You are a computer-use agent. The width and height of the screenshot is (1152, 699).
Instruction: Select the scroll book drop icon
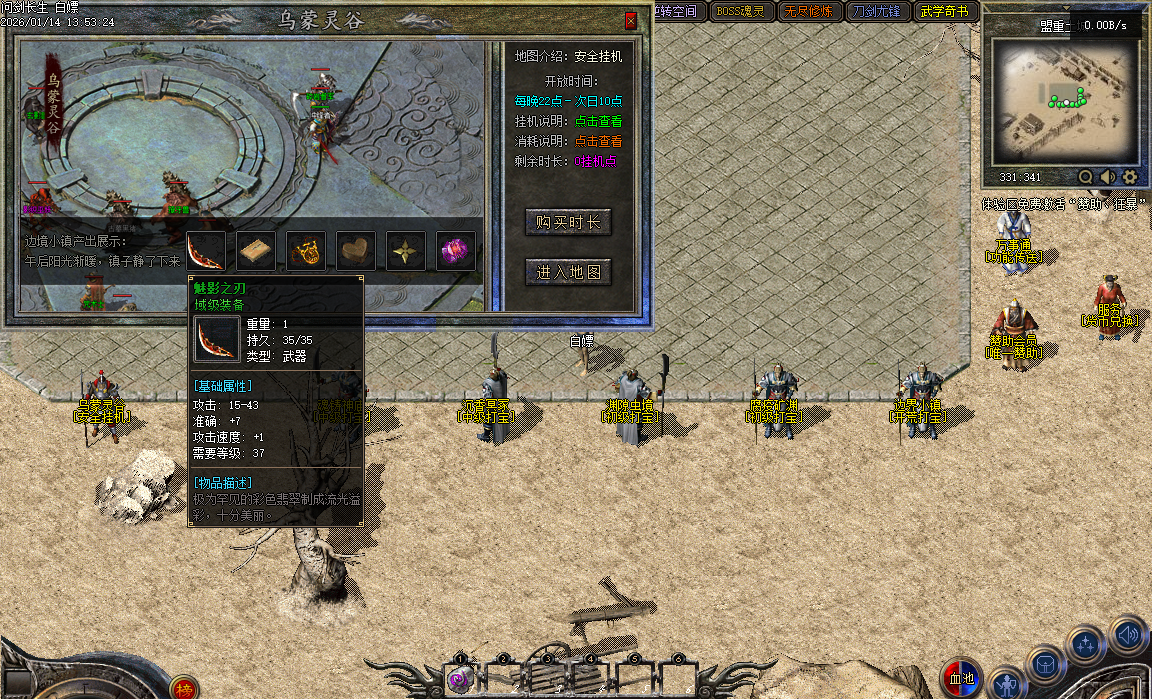[256, 251]
